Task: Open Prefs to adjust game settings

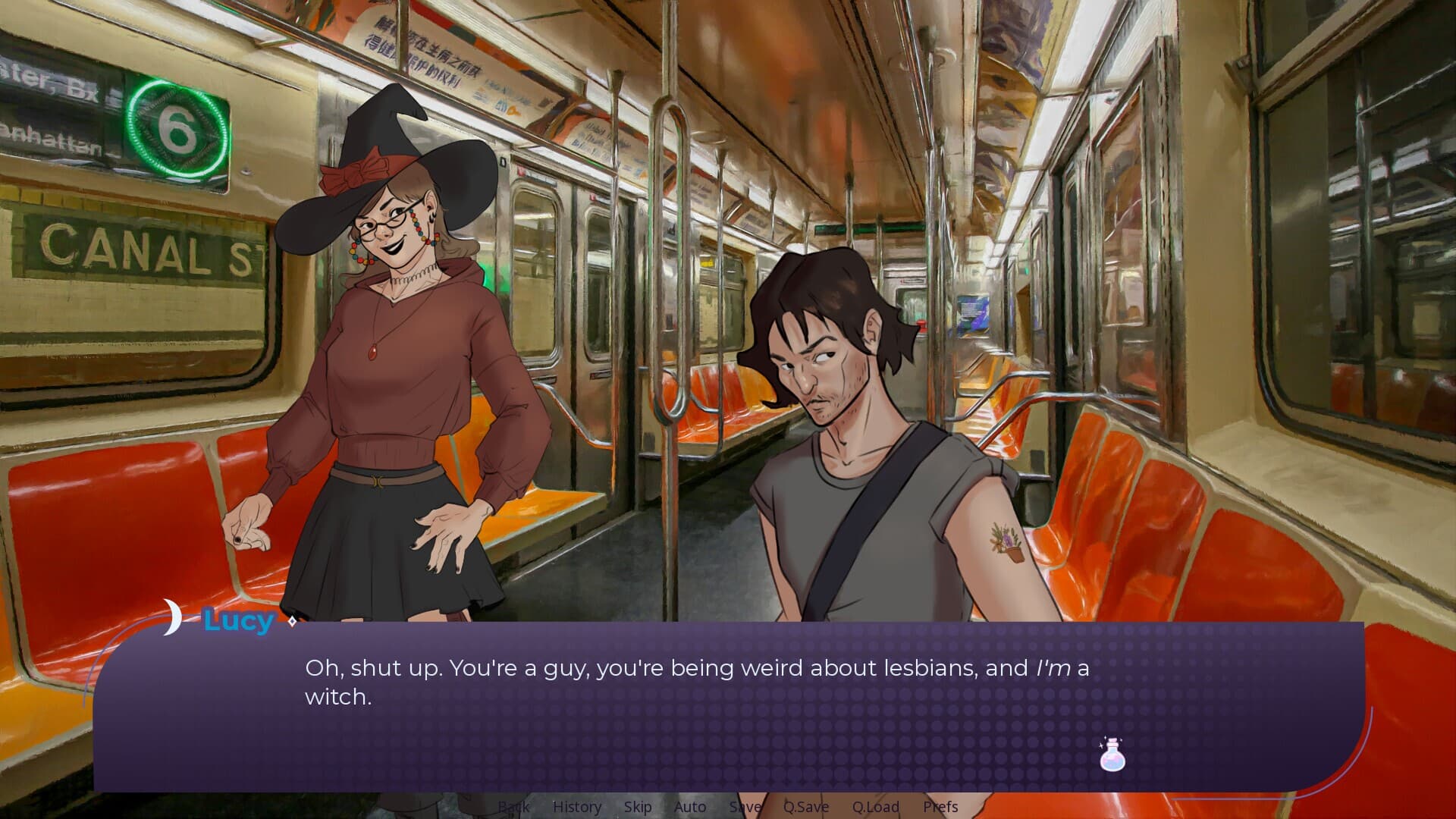Action: click(940, 807)
